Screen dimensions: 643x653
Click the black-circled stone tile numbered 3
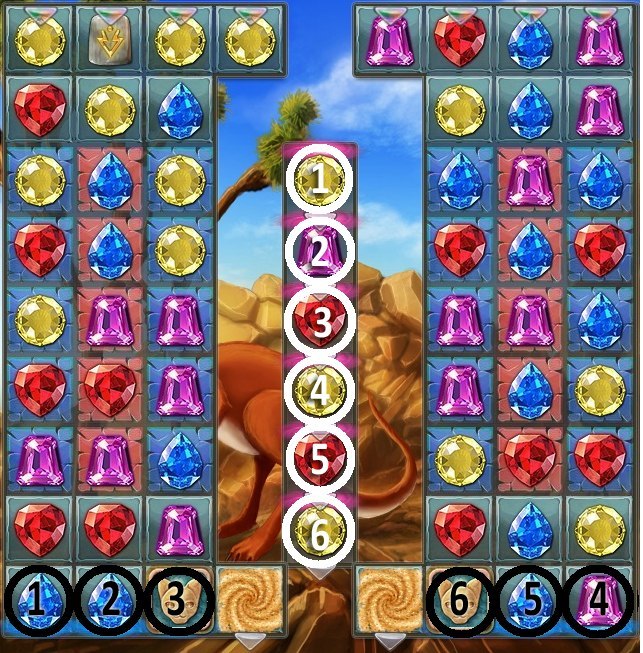pyautogui.click(x=178, y=601)
